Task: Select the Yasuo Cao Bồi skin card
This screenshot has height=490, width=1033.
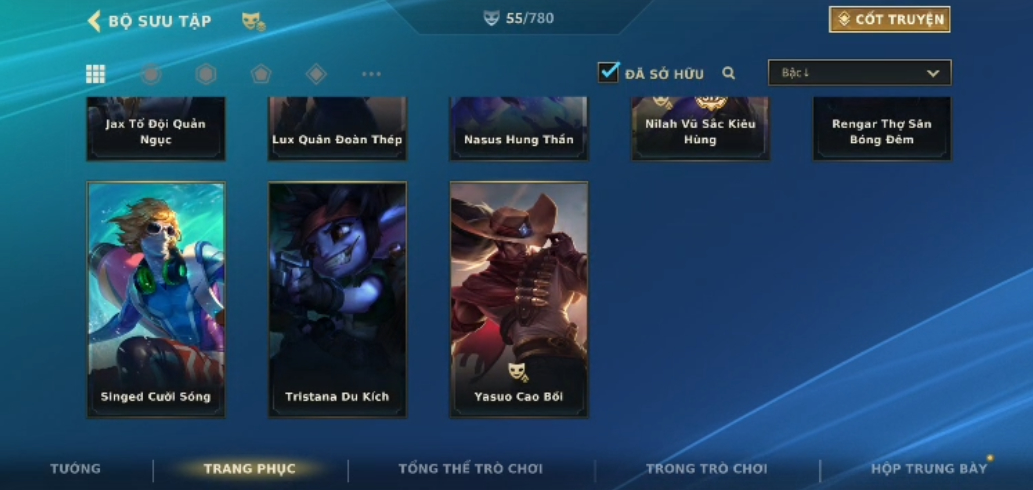Action: (x=518, y=299)
